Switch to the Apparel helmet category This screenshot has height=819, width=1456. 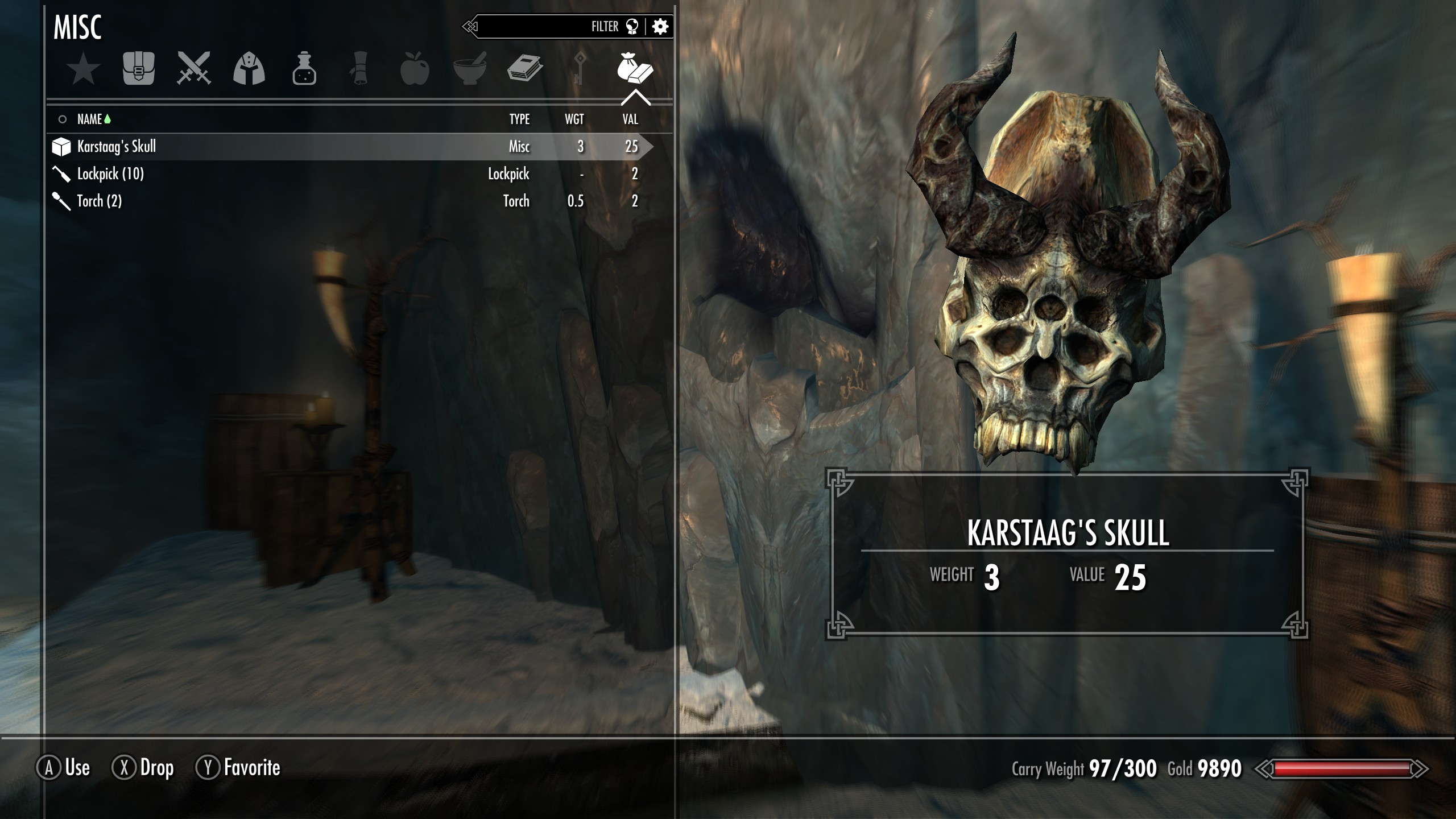tap(249, 69)
